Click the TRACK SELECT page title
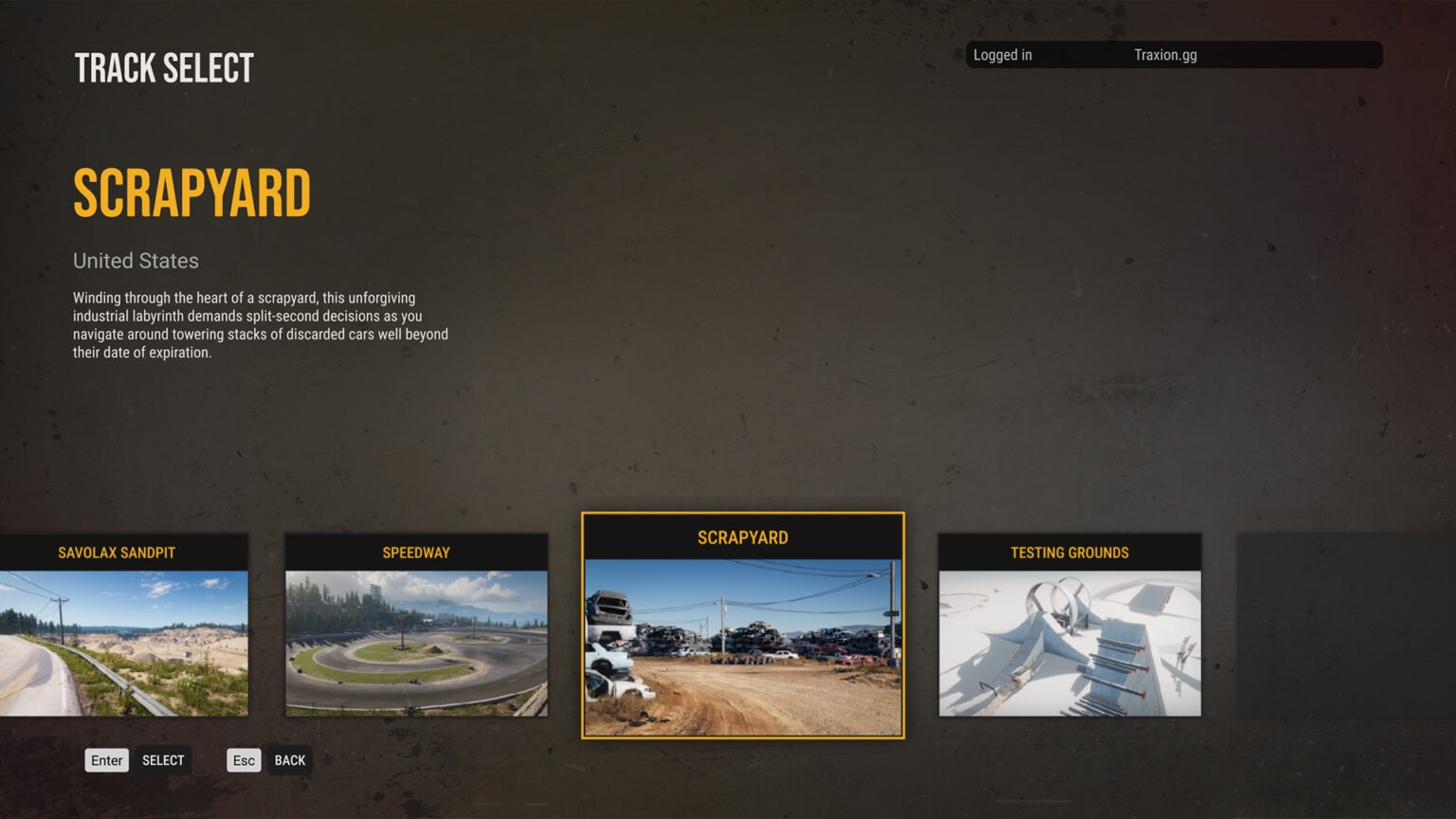 (x=163, y=66)
